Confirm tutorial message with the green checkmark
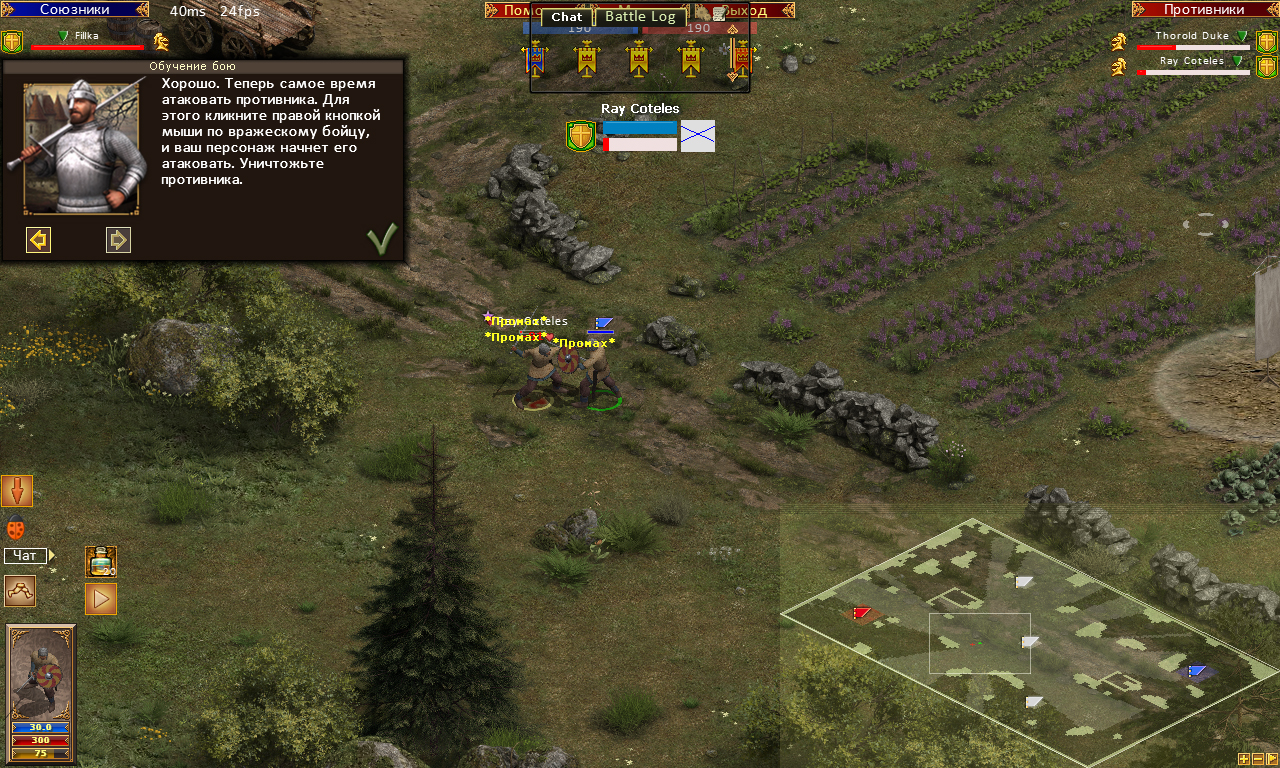 pos(381,239)
